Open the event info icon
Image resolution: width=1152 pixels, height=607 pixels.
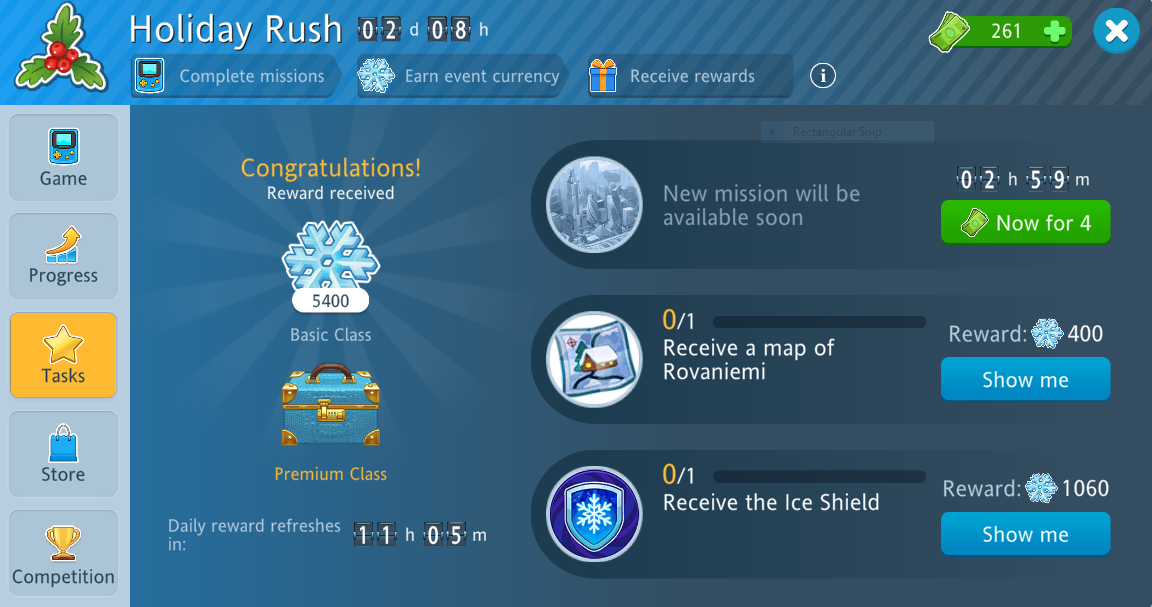(823, 75)
